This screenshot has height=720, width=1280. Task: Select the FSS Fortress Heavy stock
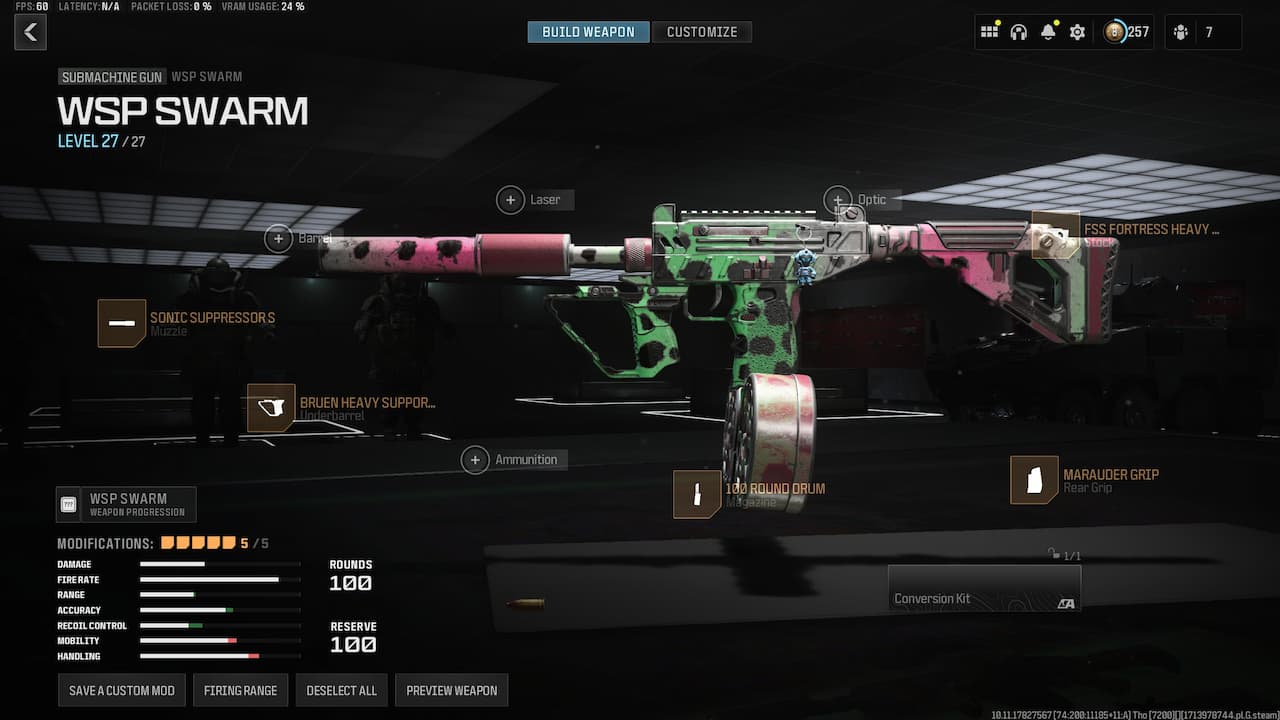[1055, 234]
